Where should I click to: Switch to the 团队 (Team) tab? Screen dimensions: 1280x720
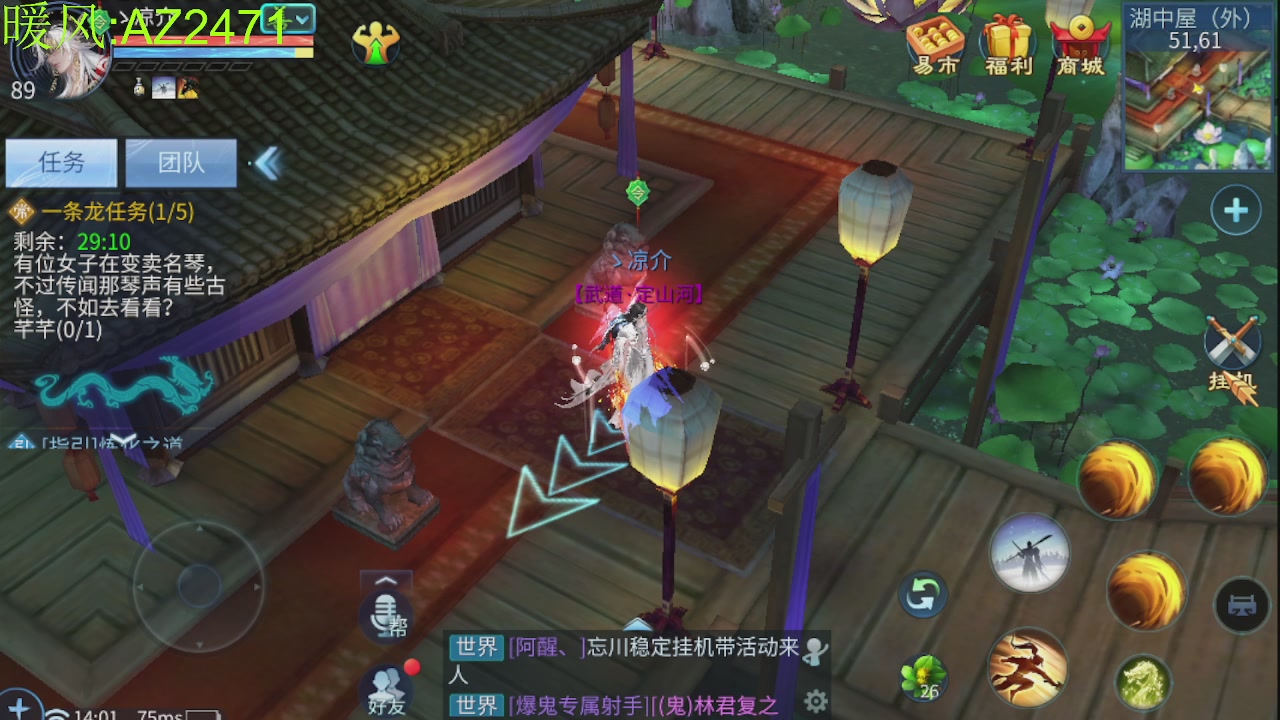181,162
